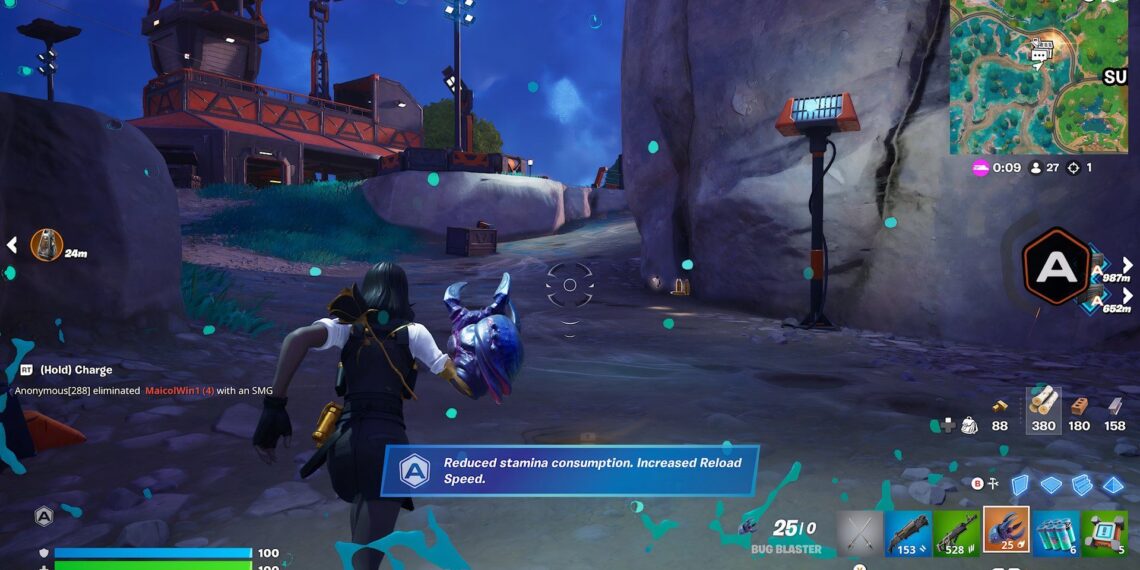Viewport: 1140px width, 570px height.
Task: Choose the wall building piece
Action: (1019, 485)
